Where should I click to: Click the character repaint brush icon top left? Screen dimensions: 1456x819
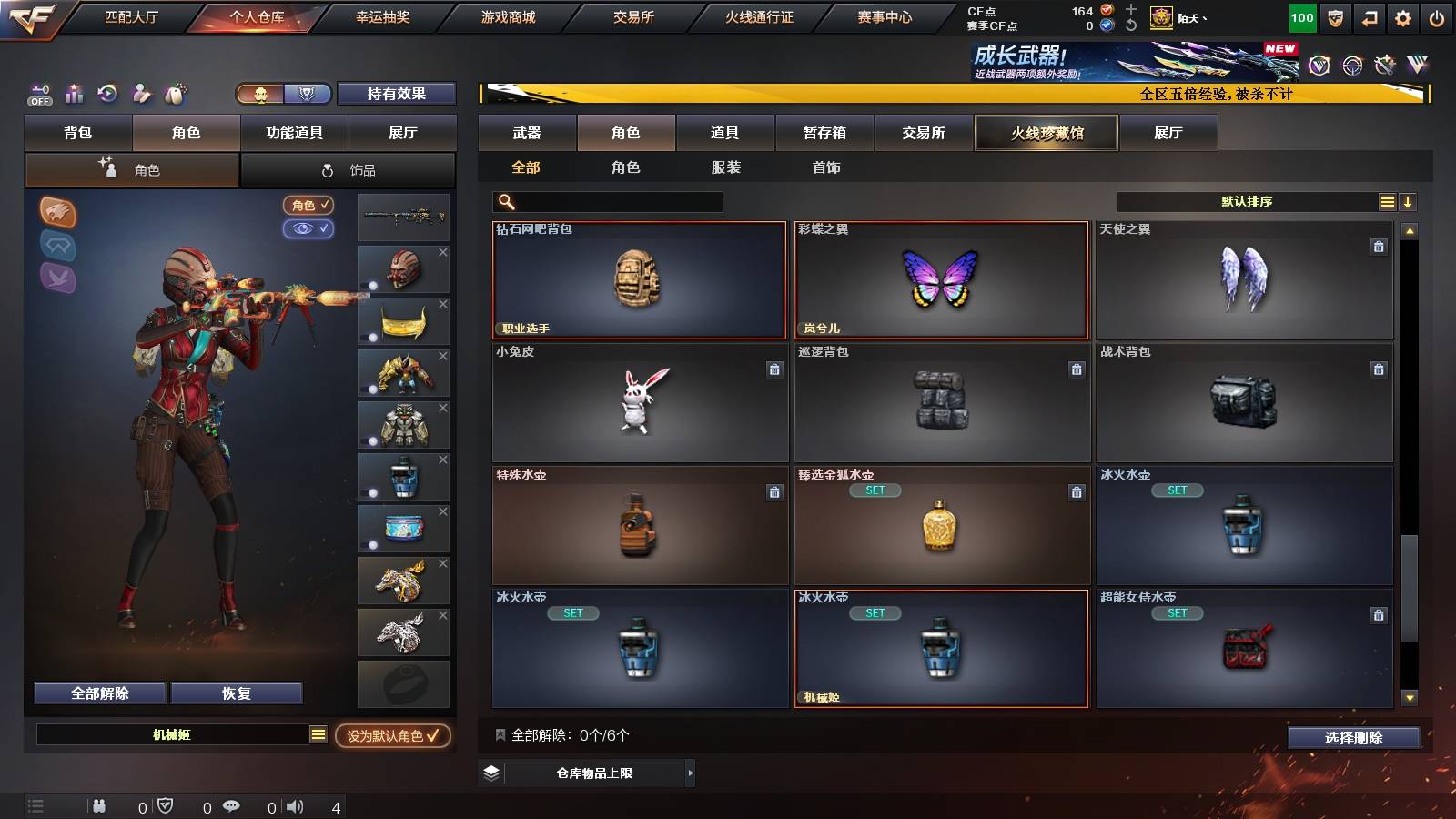pos(141,92)
